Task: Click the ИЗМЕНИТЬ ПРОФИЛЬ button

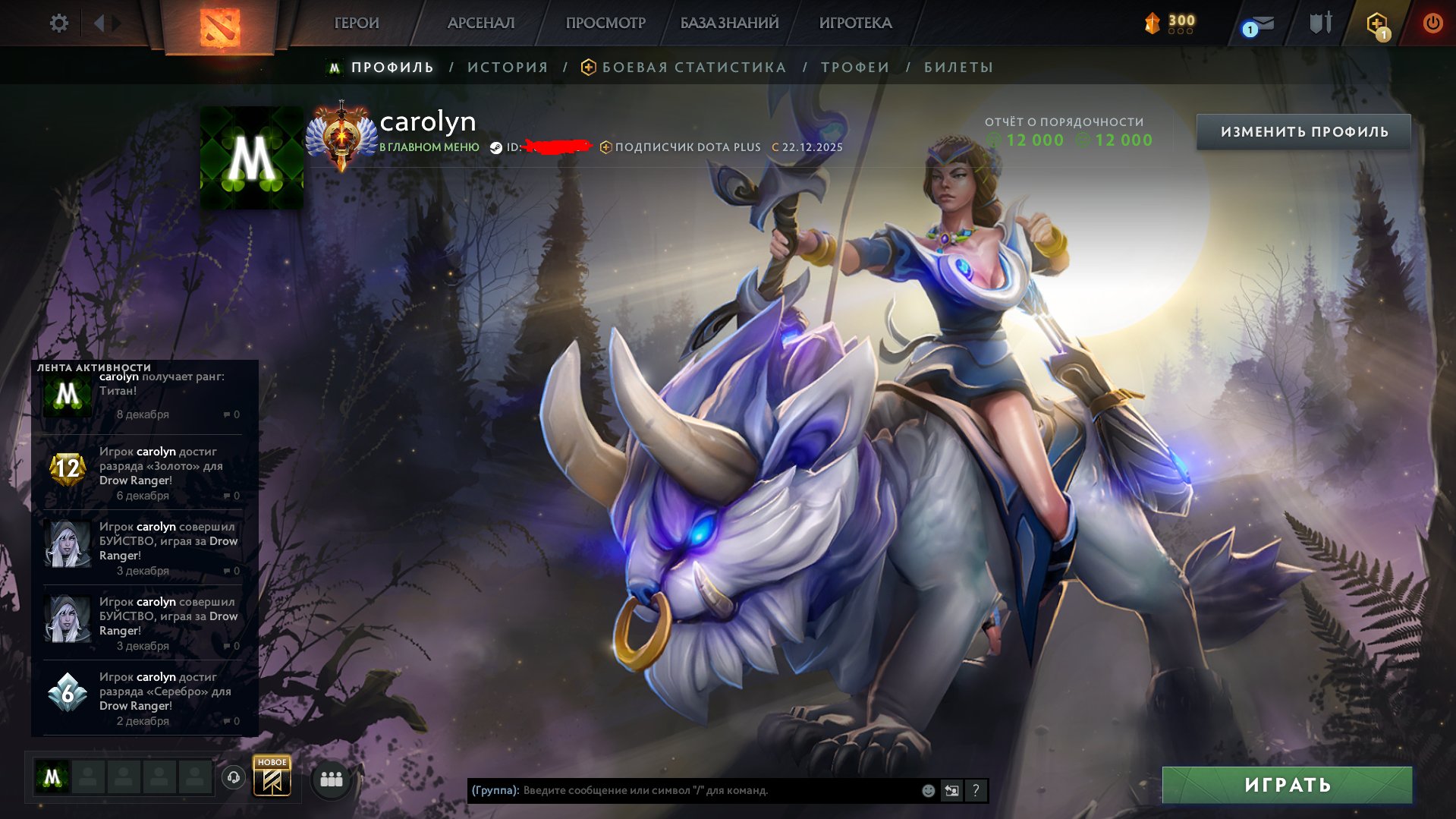Action: coord(1306,131)
